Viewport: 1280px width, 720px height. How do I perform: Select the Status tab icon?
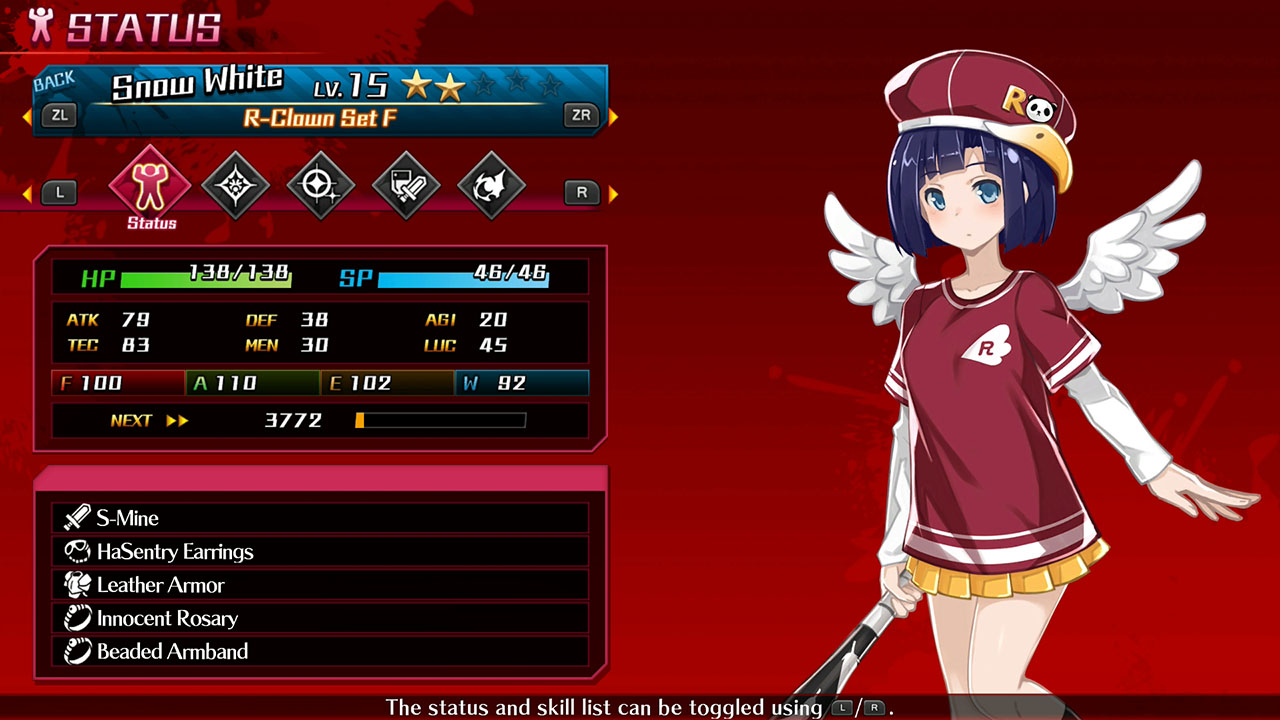150,185
